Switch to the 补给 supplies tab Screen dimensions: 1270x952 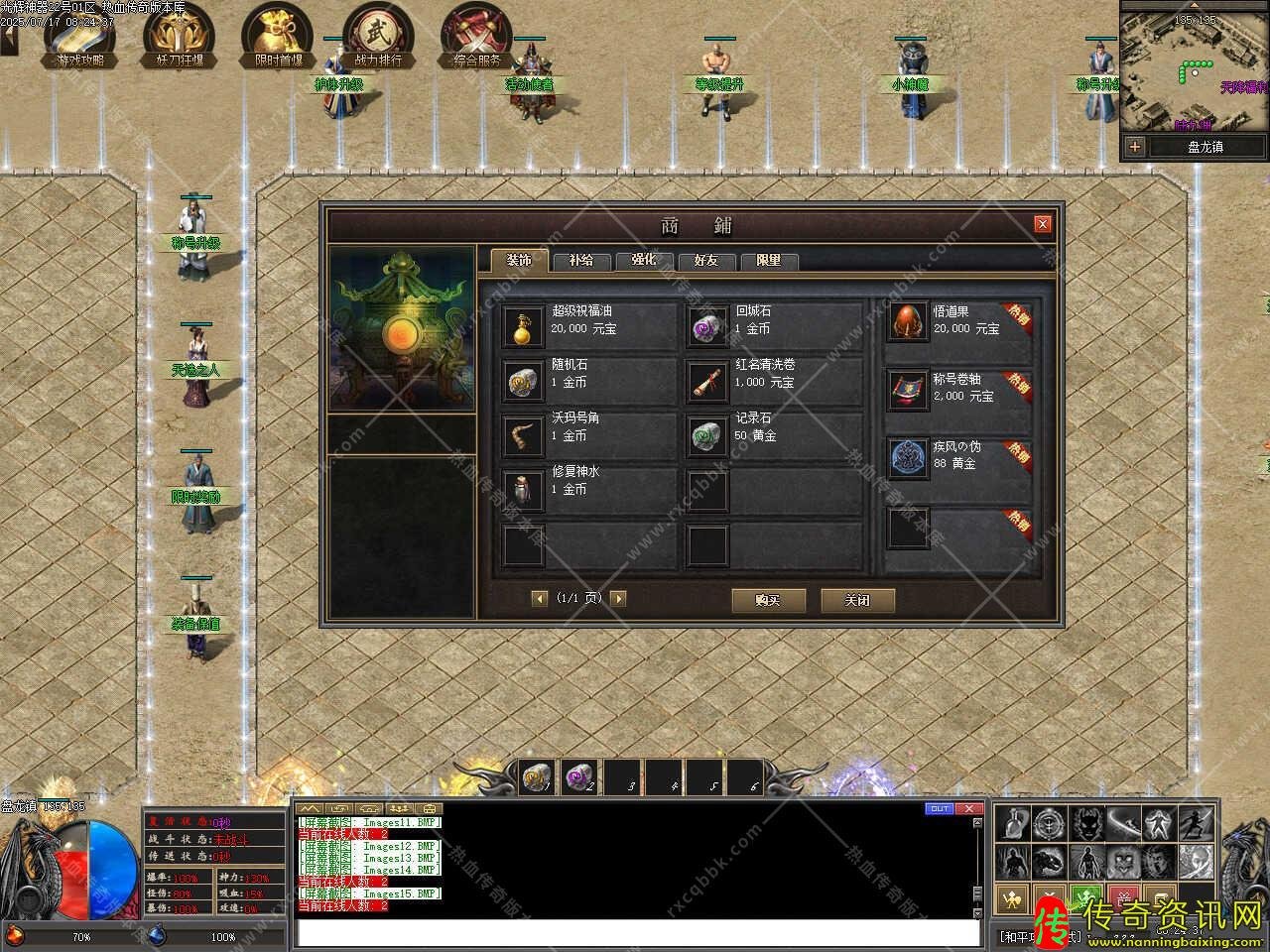581,261
